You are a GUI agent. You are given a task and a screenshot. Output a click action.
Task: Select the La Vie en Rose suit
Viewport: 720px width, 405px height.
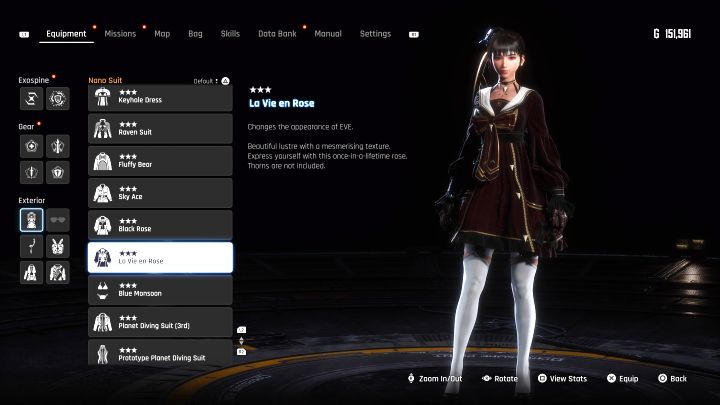160,257
